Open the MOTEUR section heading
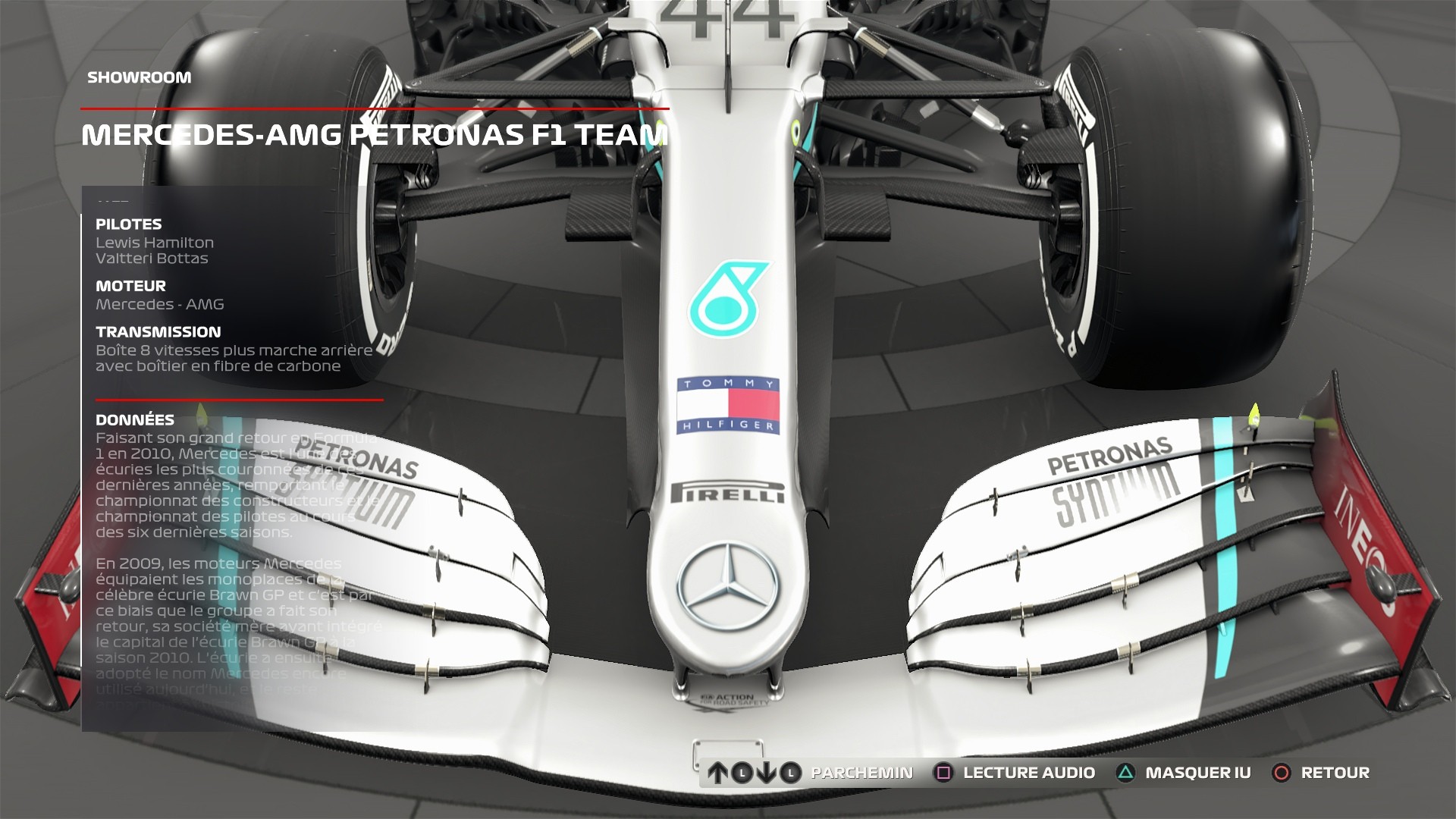This screenshot has width=1456, height=819. (x=129, y=286)
